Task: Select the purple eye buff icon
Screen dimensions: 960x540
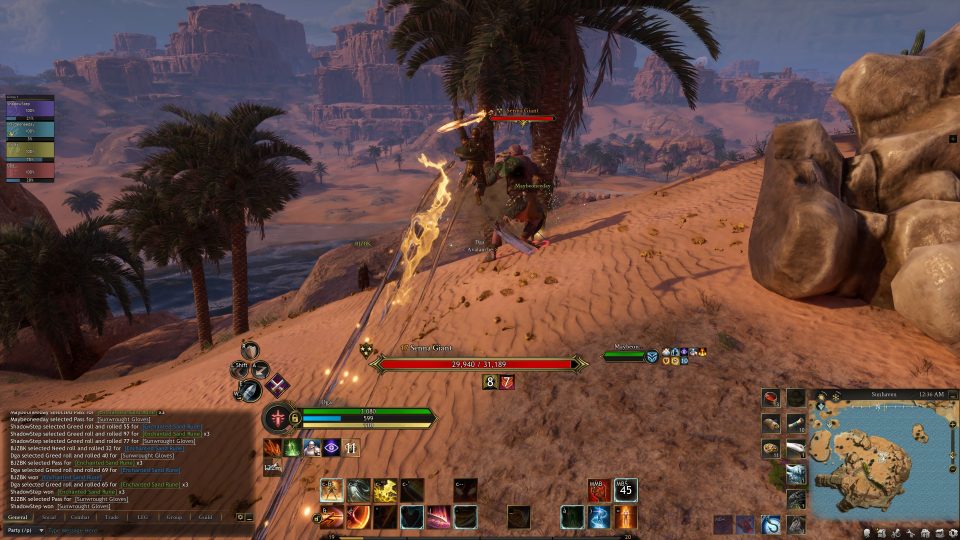Action: pos(332,447)
